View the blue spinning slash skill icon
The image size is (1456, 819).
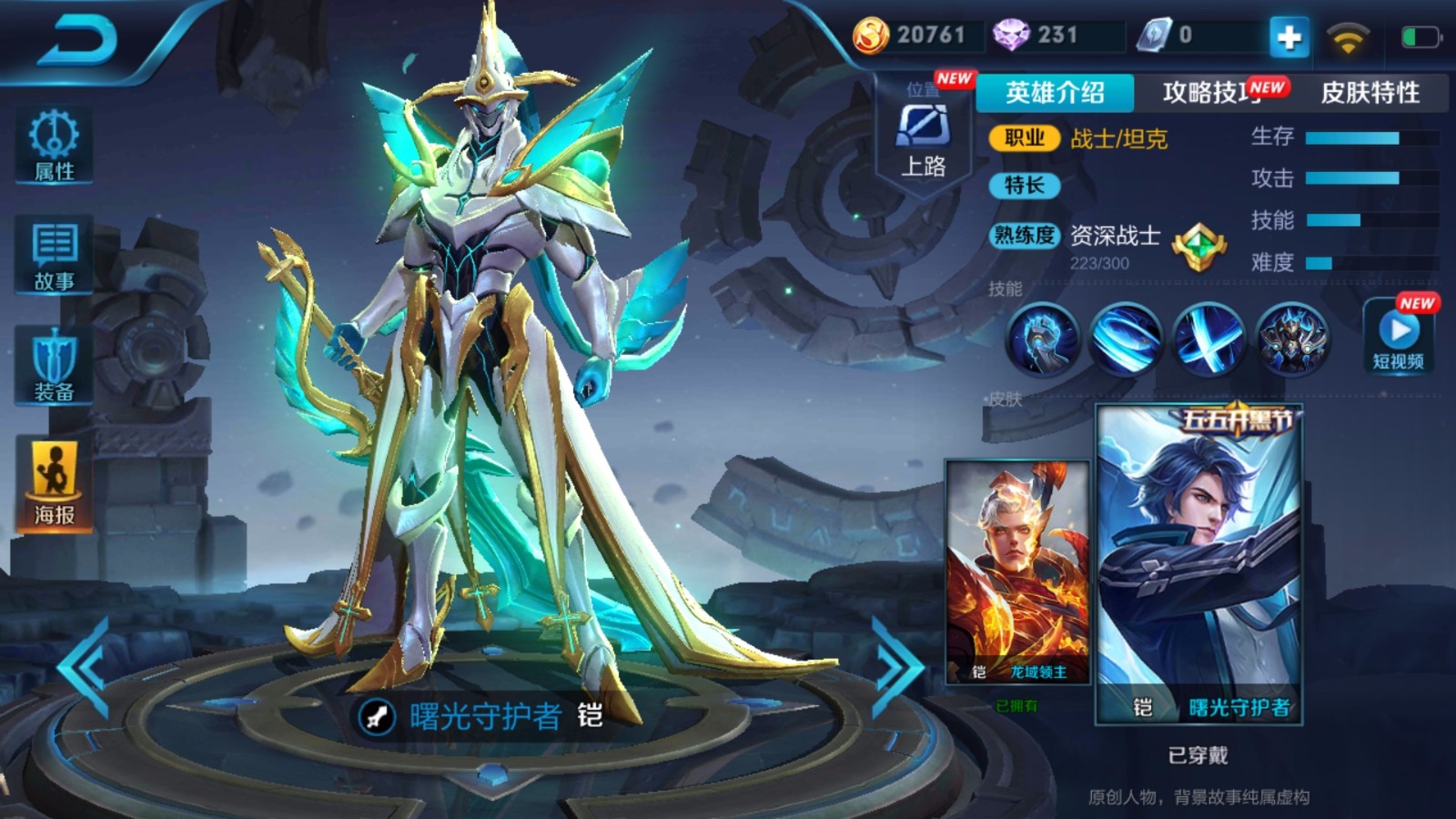(1126, 339)
